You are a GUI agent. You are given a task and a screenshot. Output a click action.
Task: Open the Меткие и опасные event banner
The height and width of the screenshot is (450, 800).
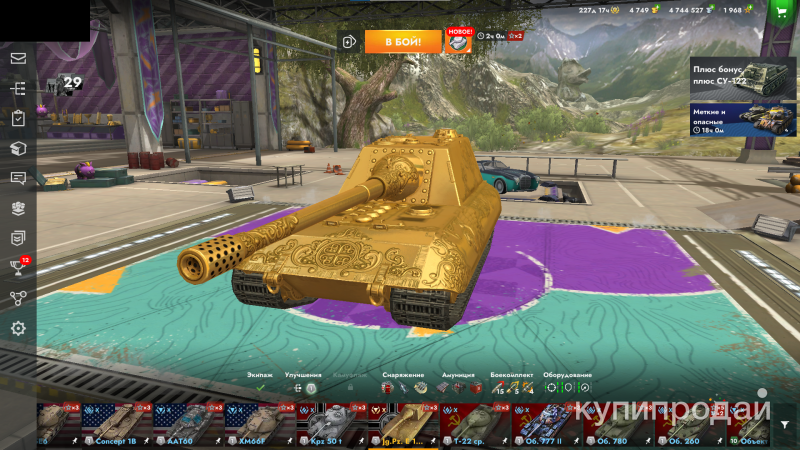(x=743, y=119)
